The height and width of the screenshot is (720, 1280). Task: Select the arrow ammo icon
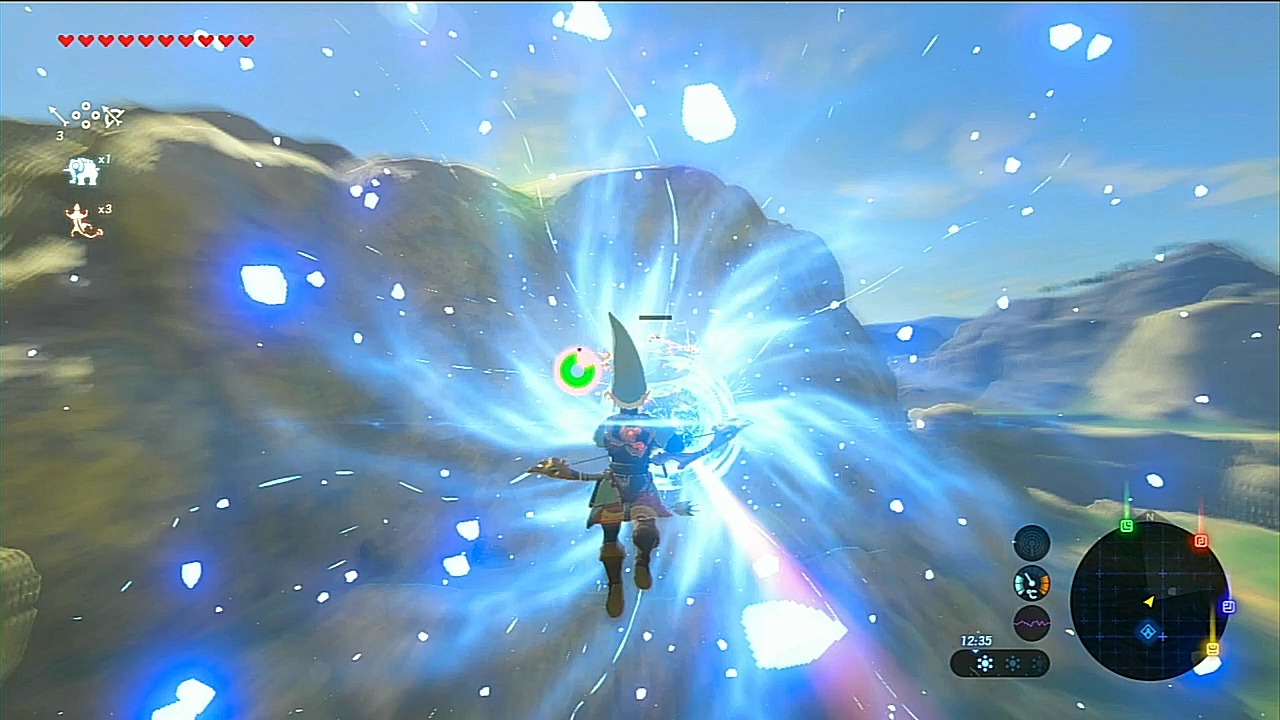pos(57,116)
